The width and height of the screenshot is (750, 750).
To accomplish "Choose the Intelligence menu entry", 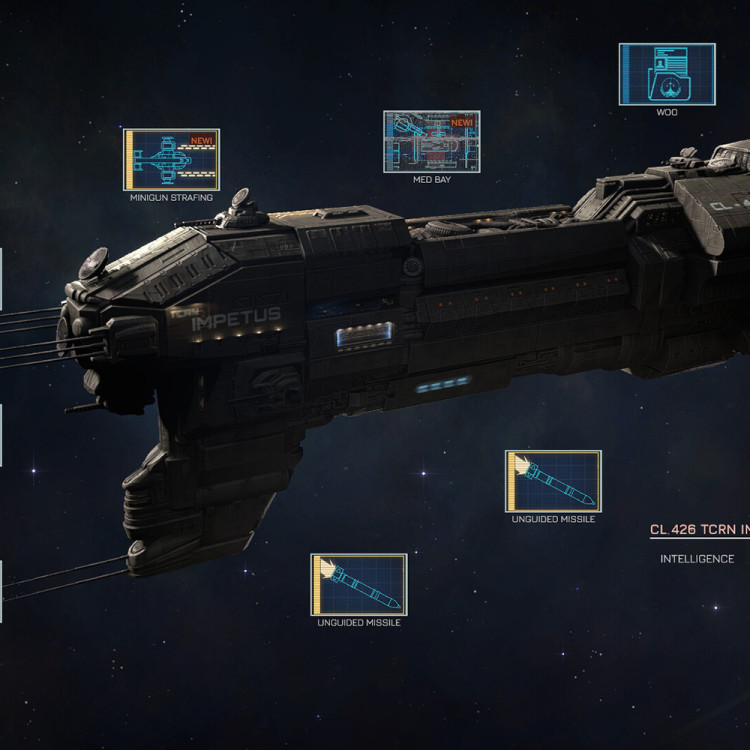I will coord(697,559).
